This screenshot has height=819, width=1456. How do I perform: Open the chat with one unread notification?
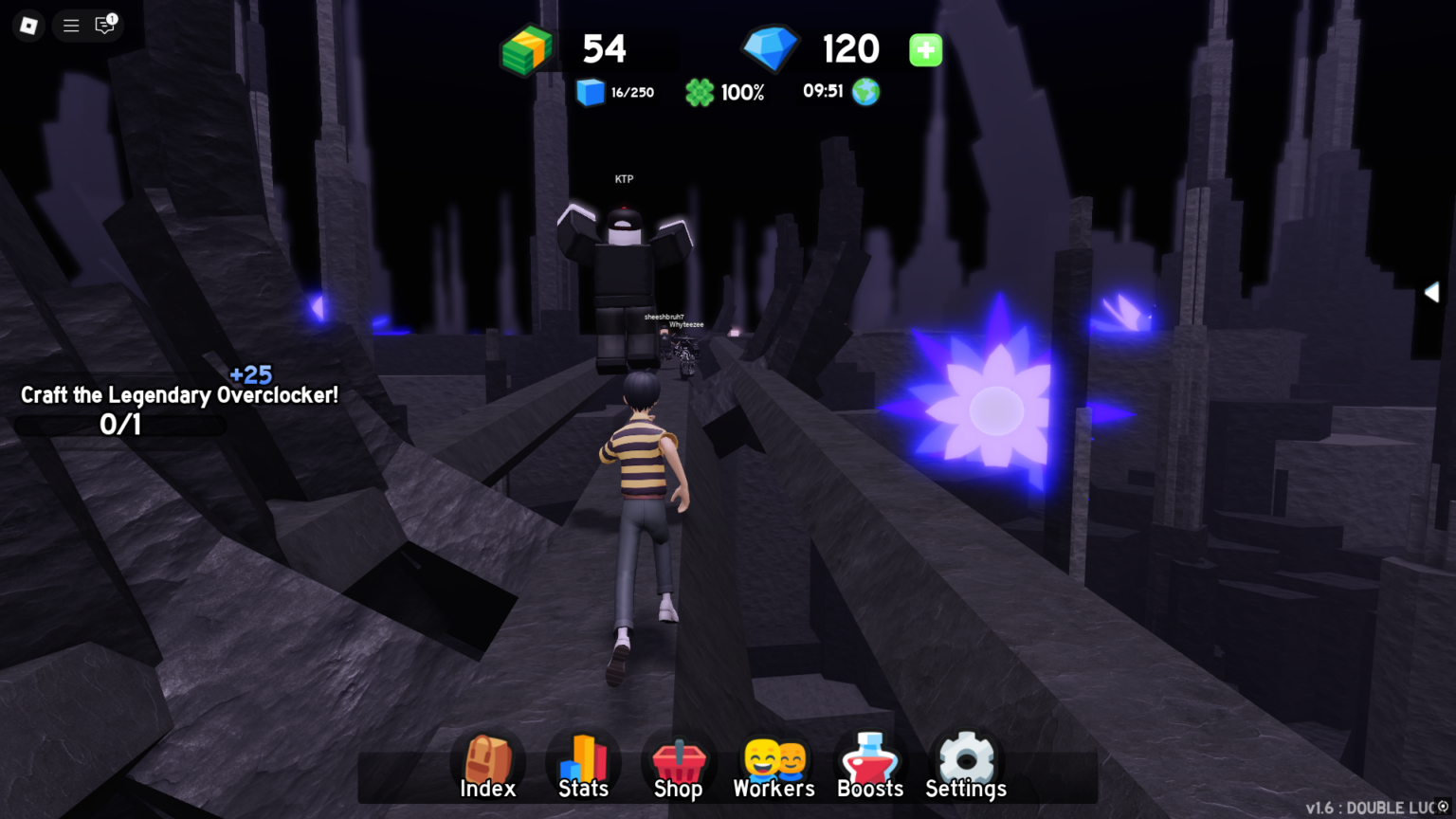point(104,26)
